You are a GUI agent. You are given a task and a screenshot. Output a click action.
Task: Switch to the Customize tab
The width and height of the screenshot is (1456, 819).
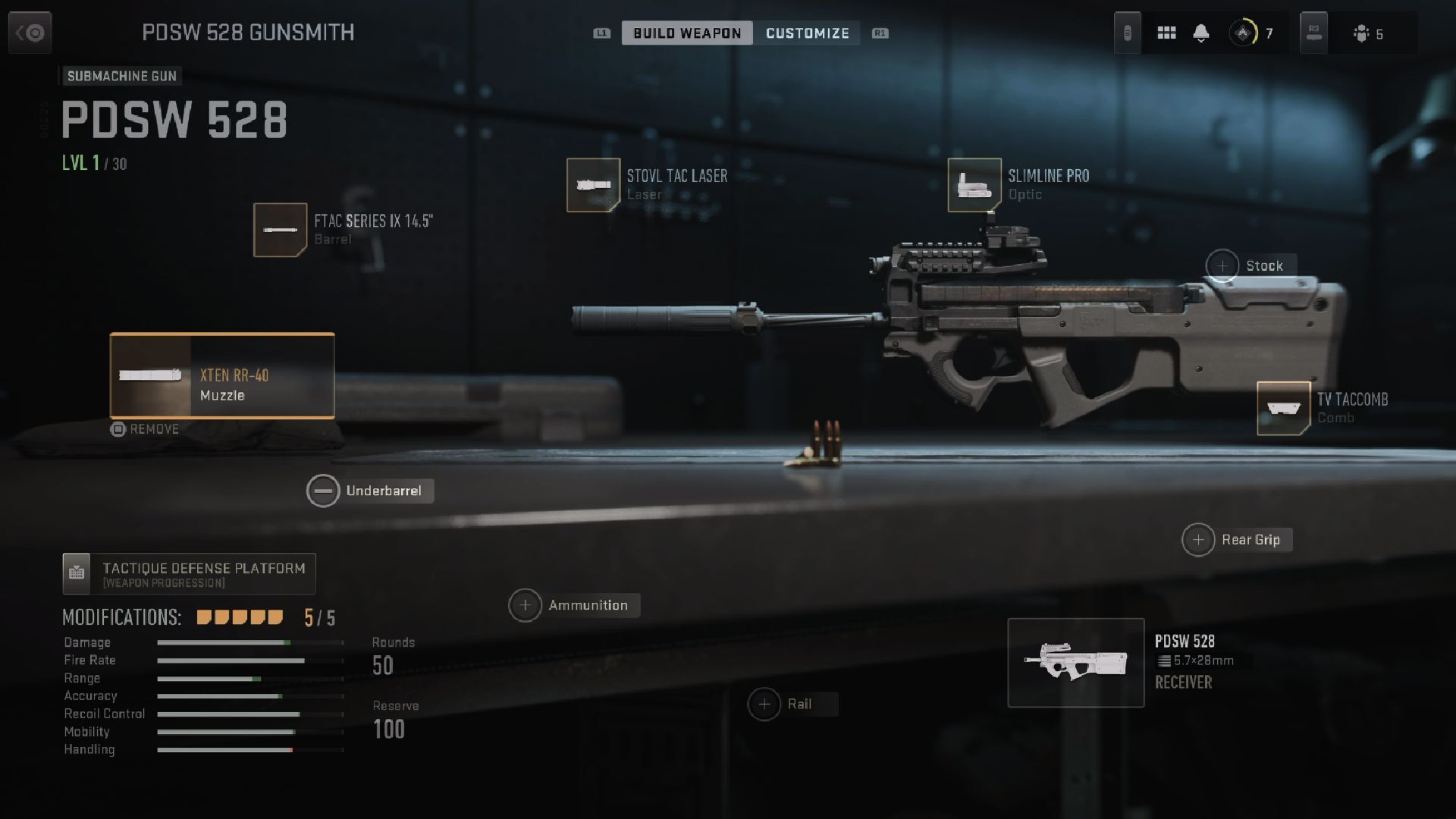point(808,33)
